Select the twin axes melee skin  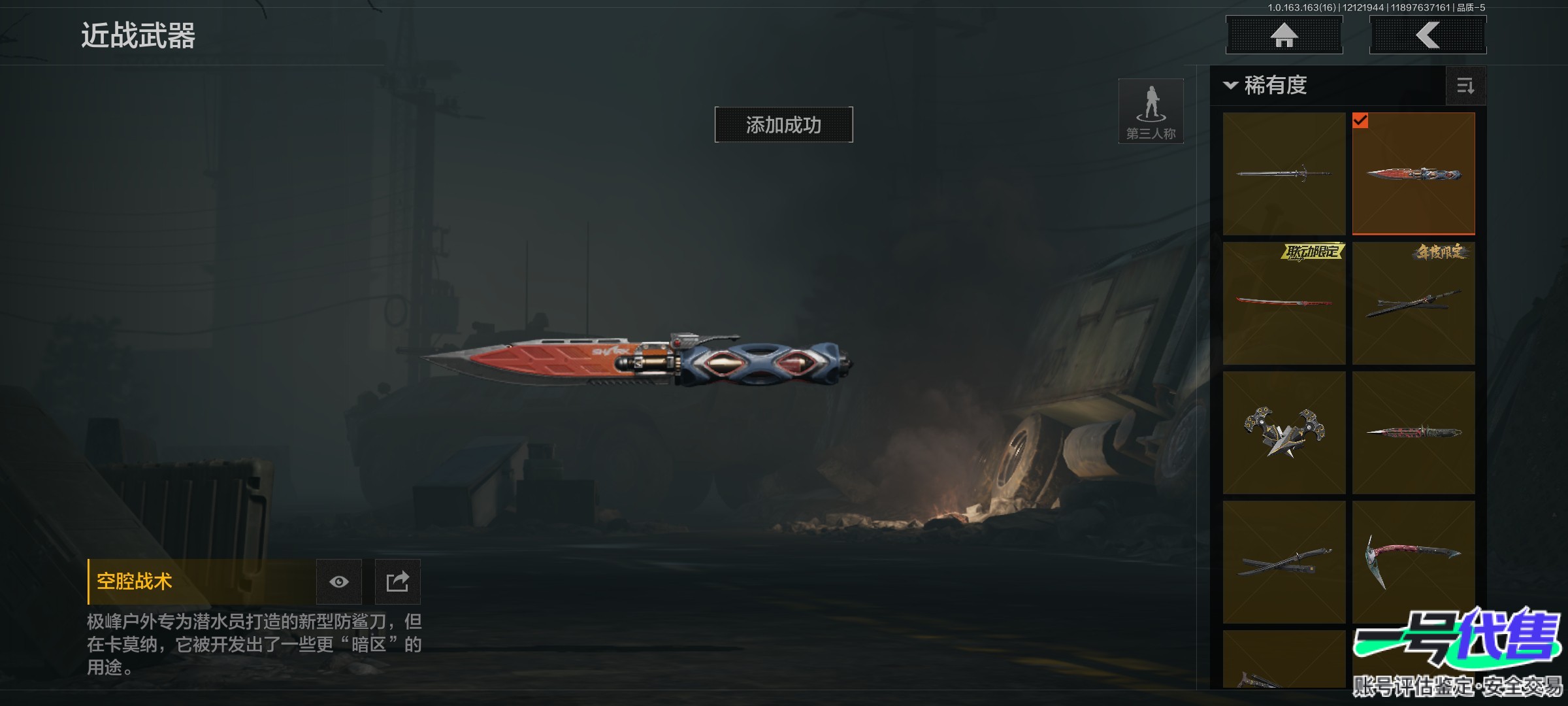(1284, 432)
